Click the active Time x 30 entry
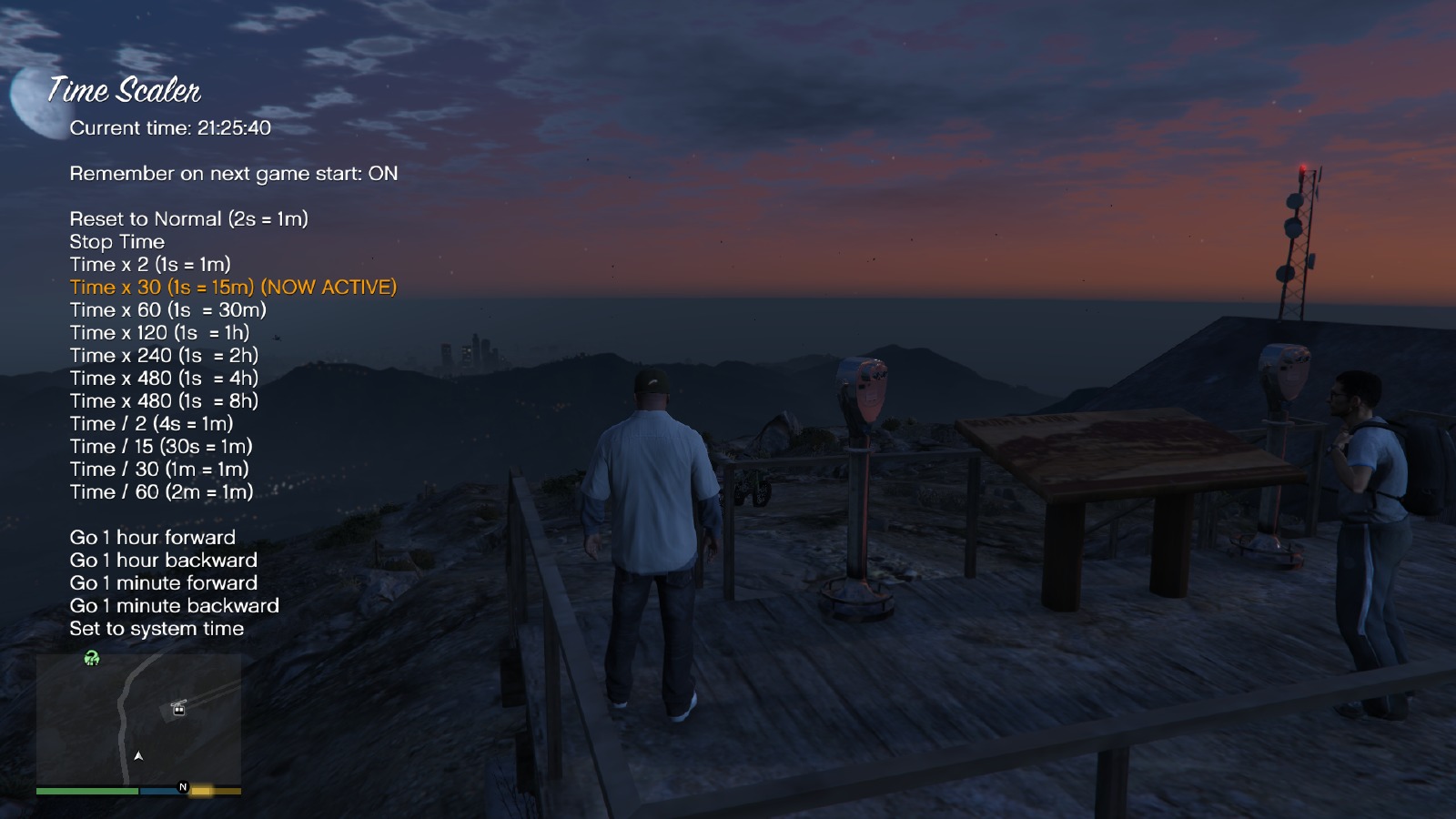 tap(233, 288)
